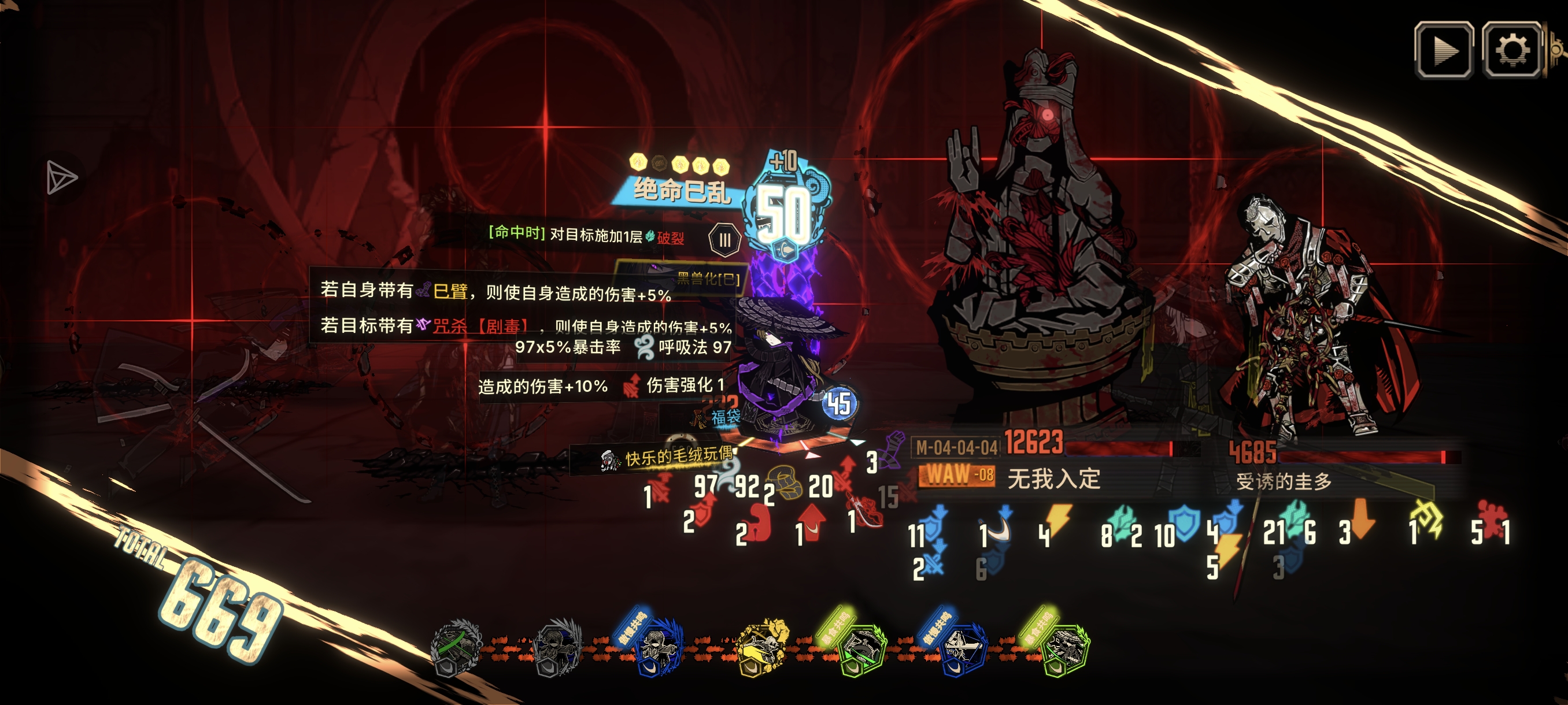Open the gear settings menu
The image size is (1568, 705).
[1512, 50]
